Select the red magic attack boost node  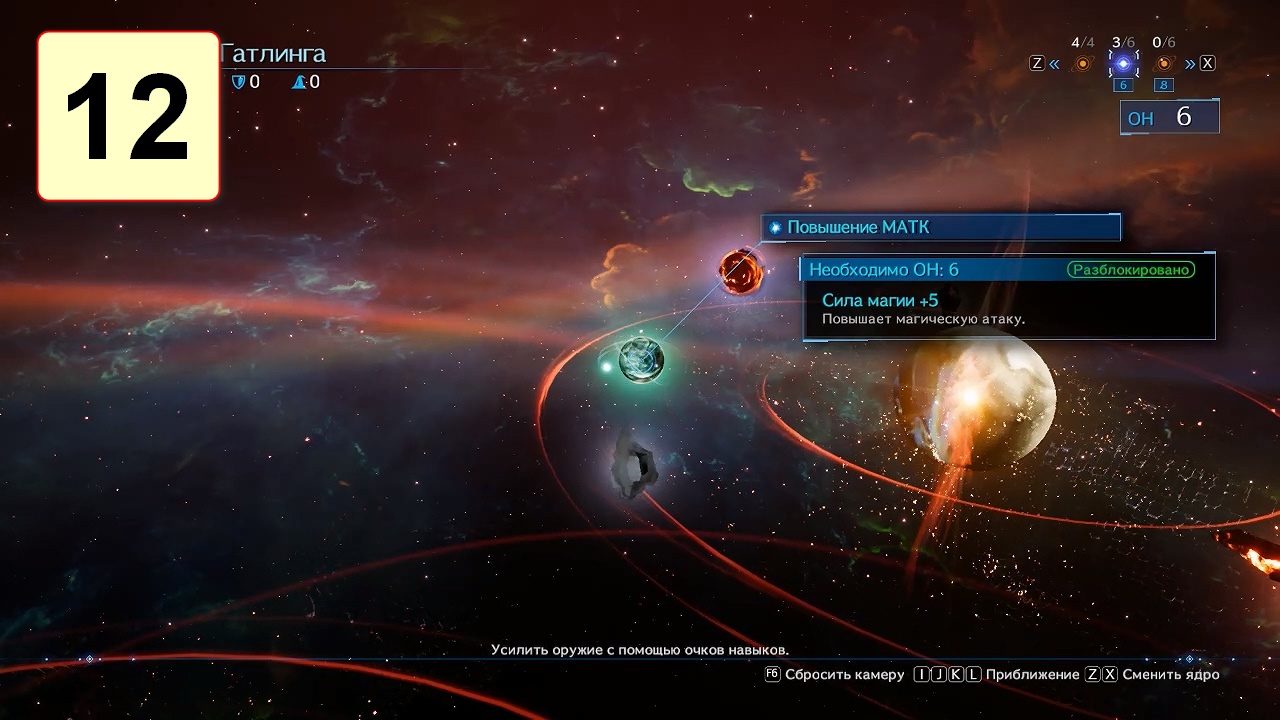[x=741, y=271]
